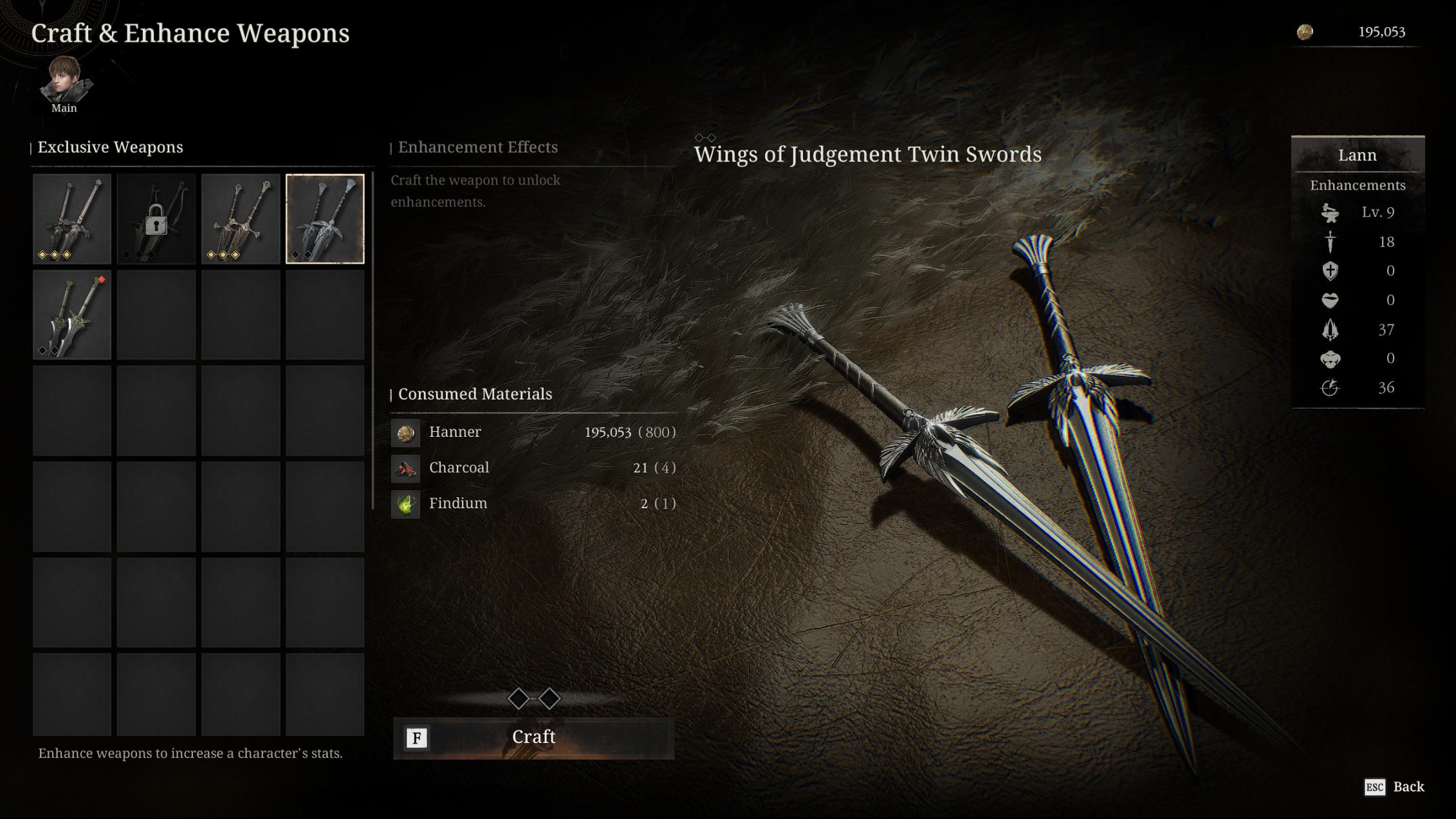Inspect the Hanner material row
This screenshot has height=819, width=1456.
pos(533,432)
